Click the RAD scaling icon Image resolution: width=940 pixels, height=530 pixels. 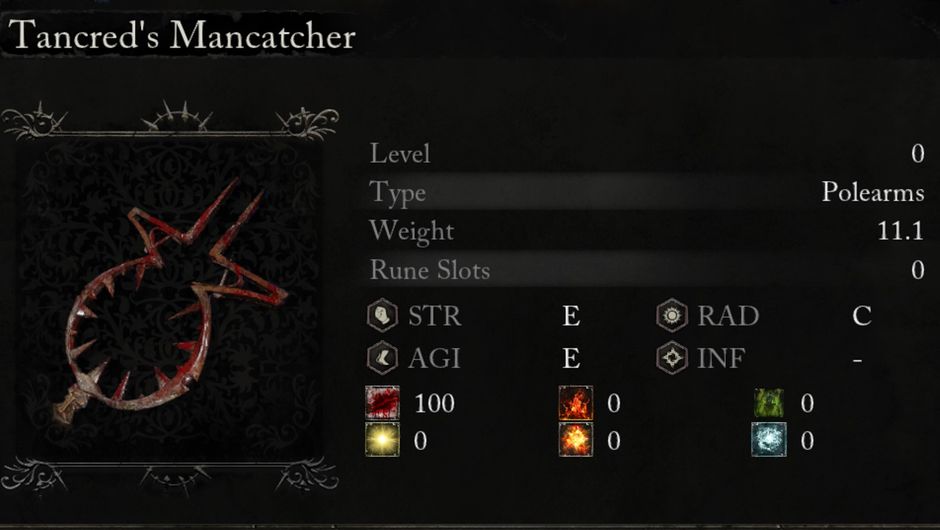point(672,317)
